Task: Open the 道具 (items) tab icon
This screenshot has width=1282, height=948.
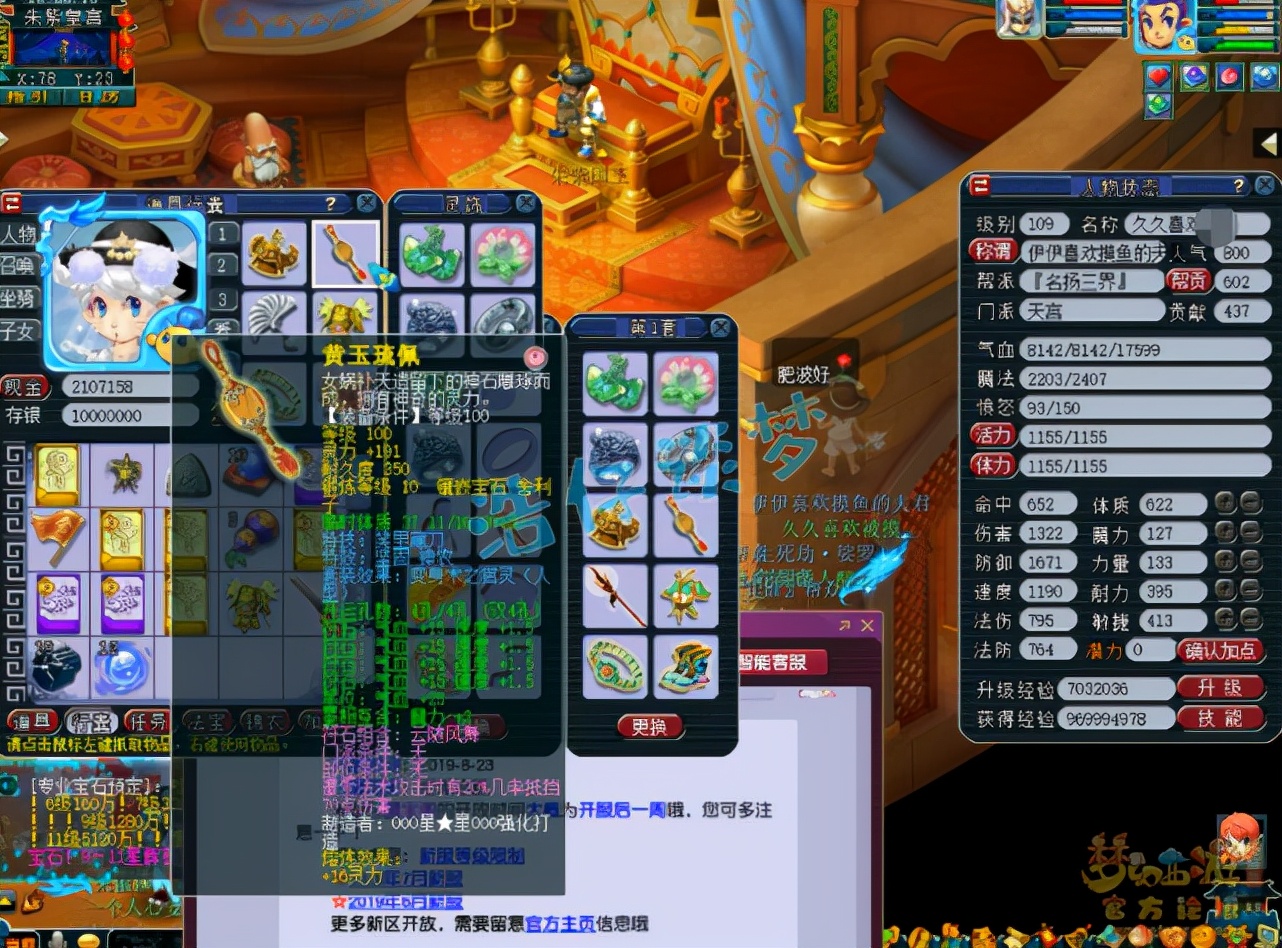Action: coord(32,720)
